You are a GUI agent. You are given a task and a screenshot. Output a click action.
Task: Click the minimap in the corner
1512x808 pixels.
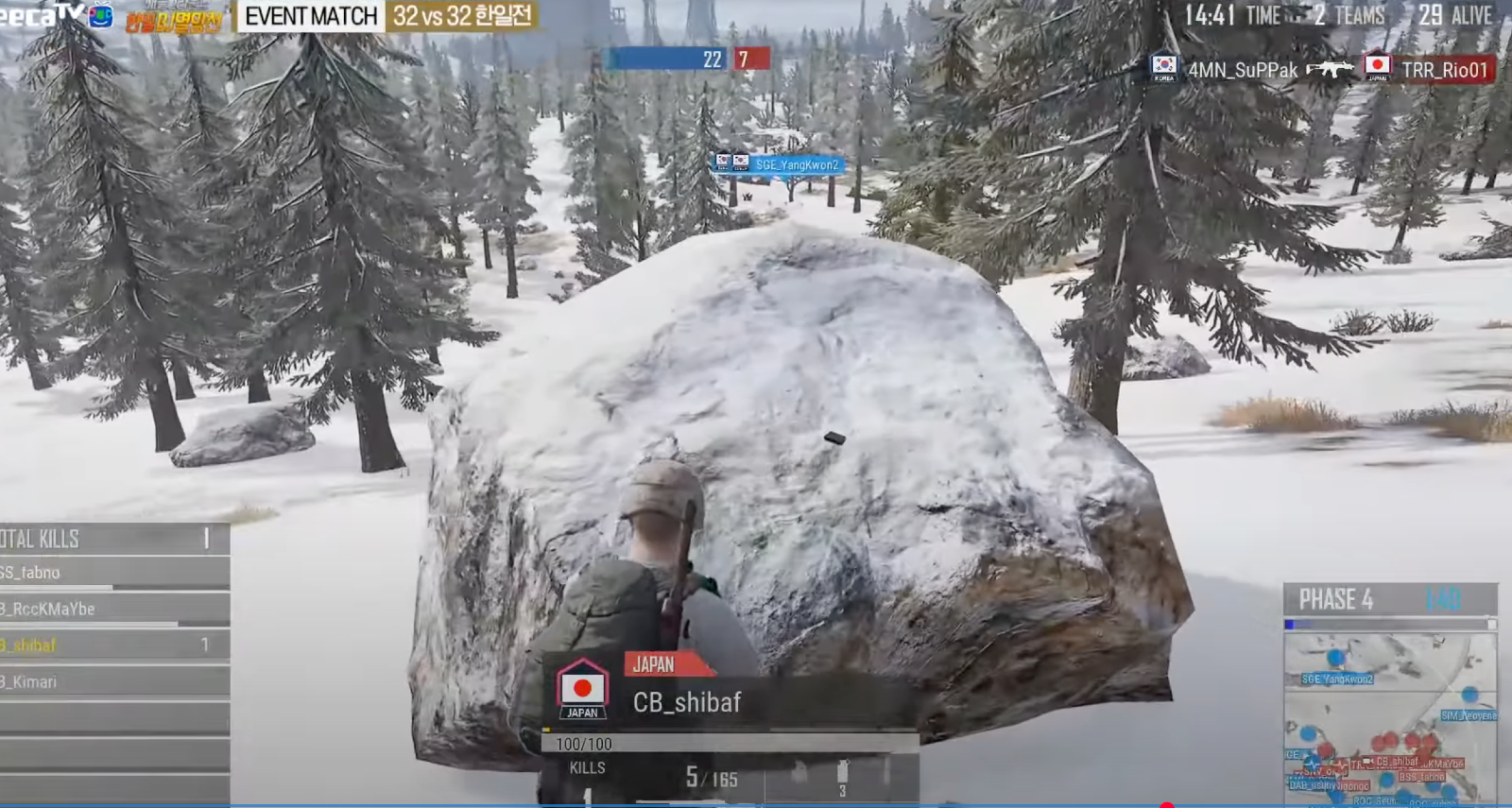pyautogui.click(x=1389, y=718)
